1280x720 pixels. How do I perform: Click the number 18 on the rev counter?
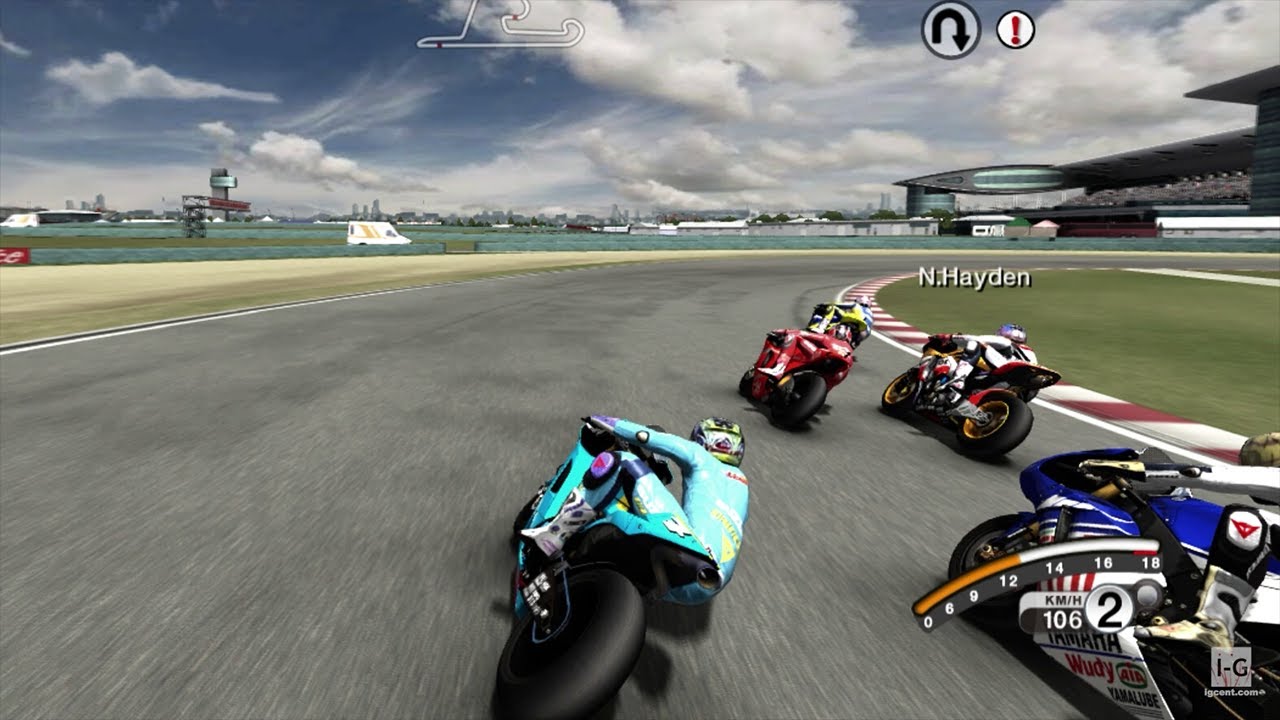[x=1150, y=564]
